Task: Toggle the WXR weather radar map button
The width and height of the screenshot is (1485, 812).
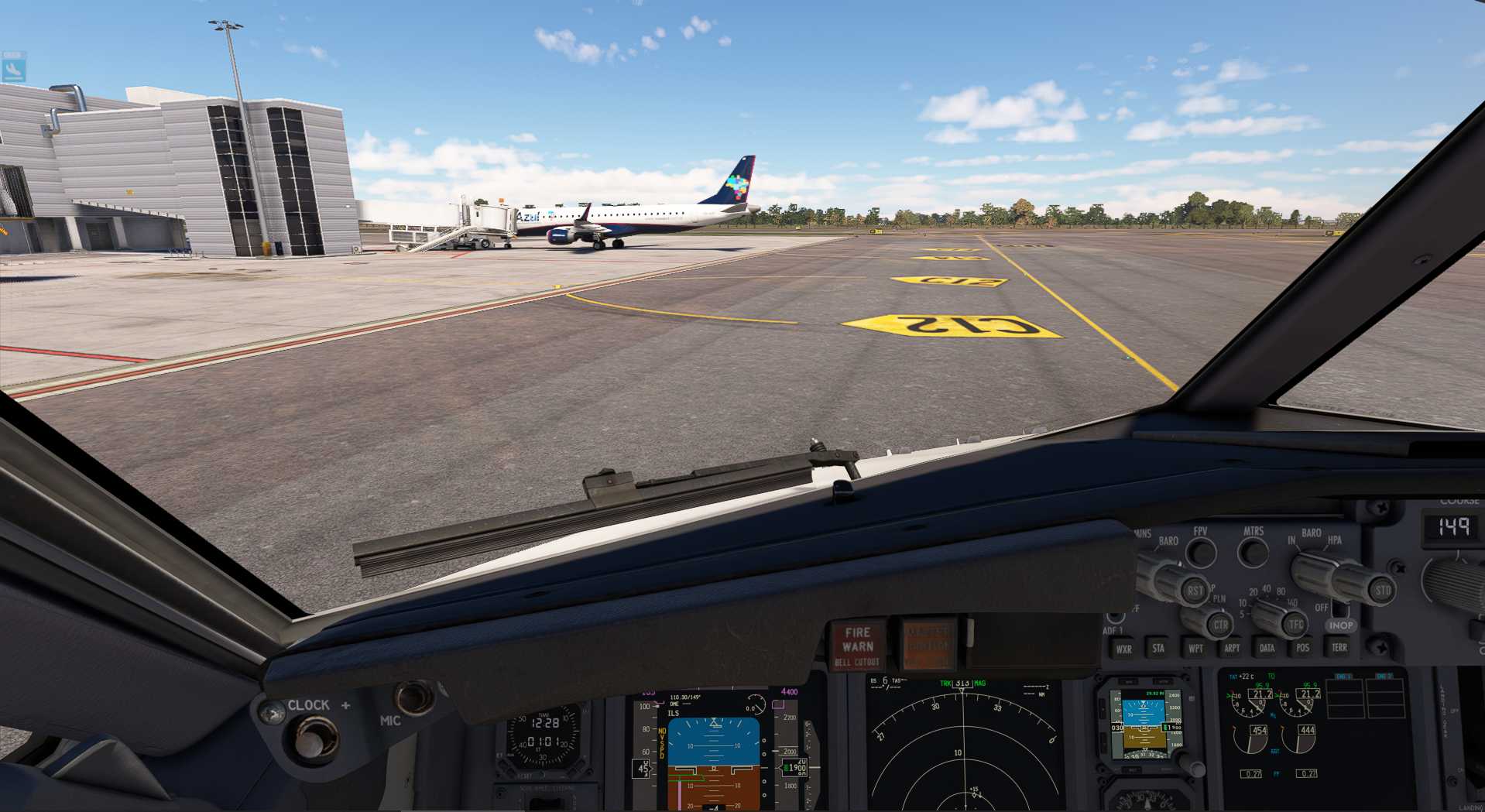Action: [1123, 649]
